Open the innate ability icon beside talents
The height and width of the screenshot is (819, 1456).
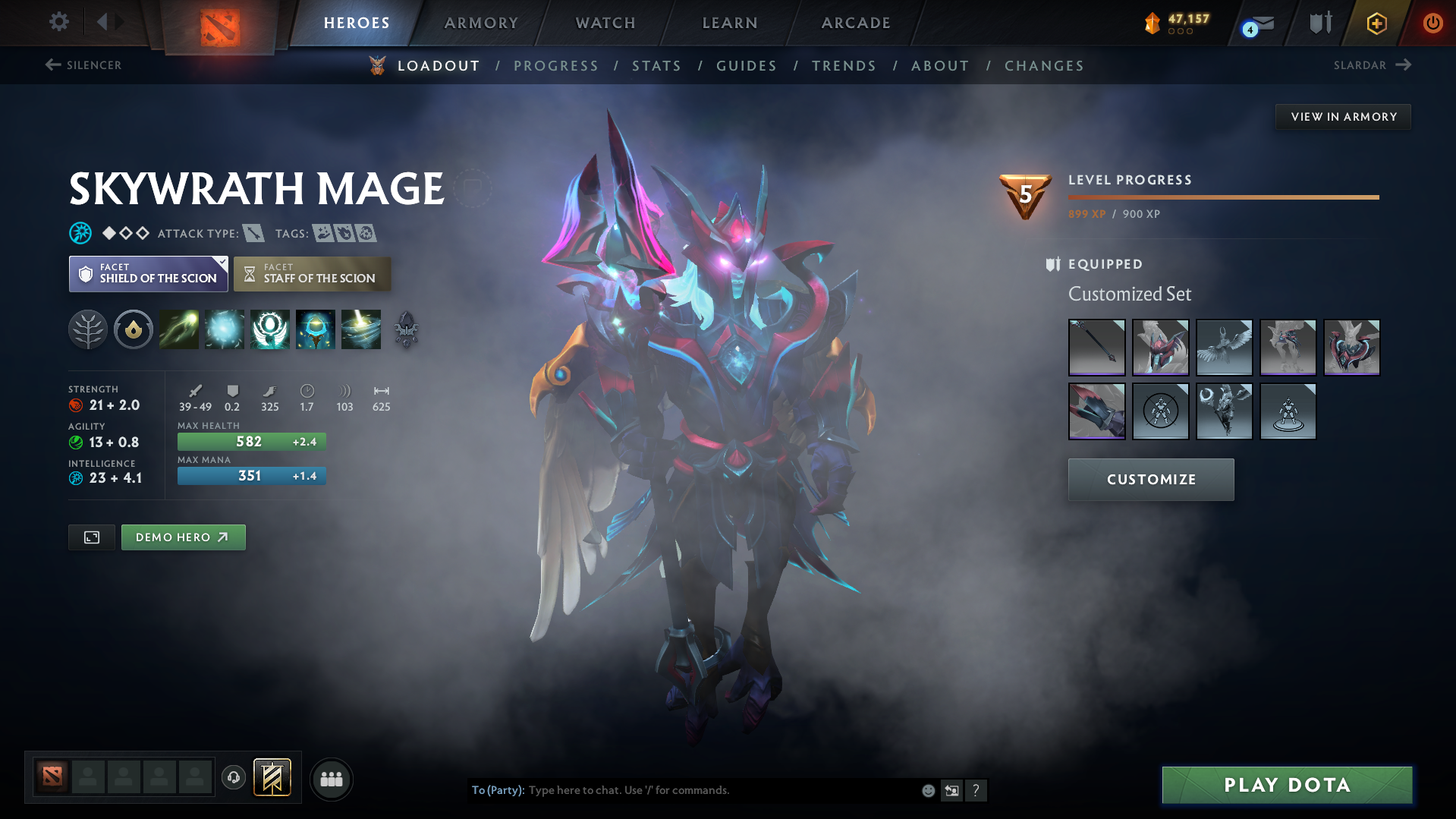click(x=134, y=329)
